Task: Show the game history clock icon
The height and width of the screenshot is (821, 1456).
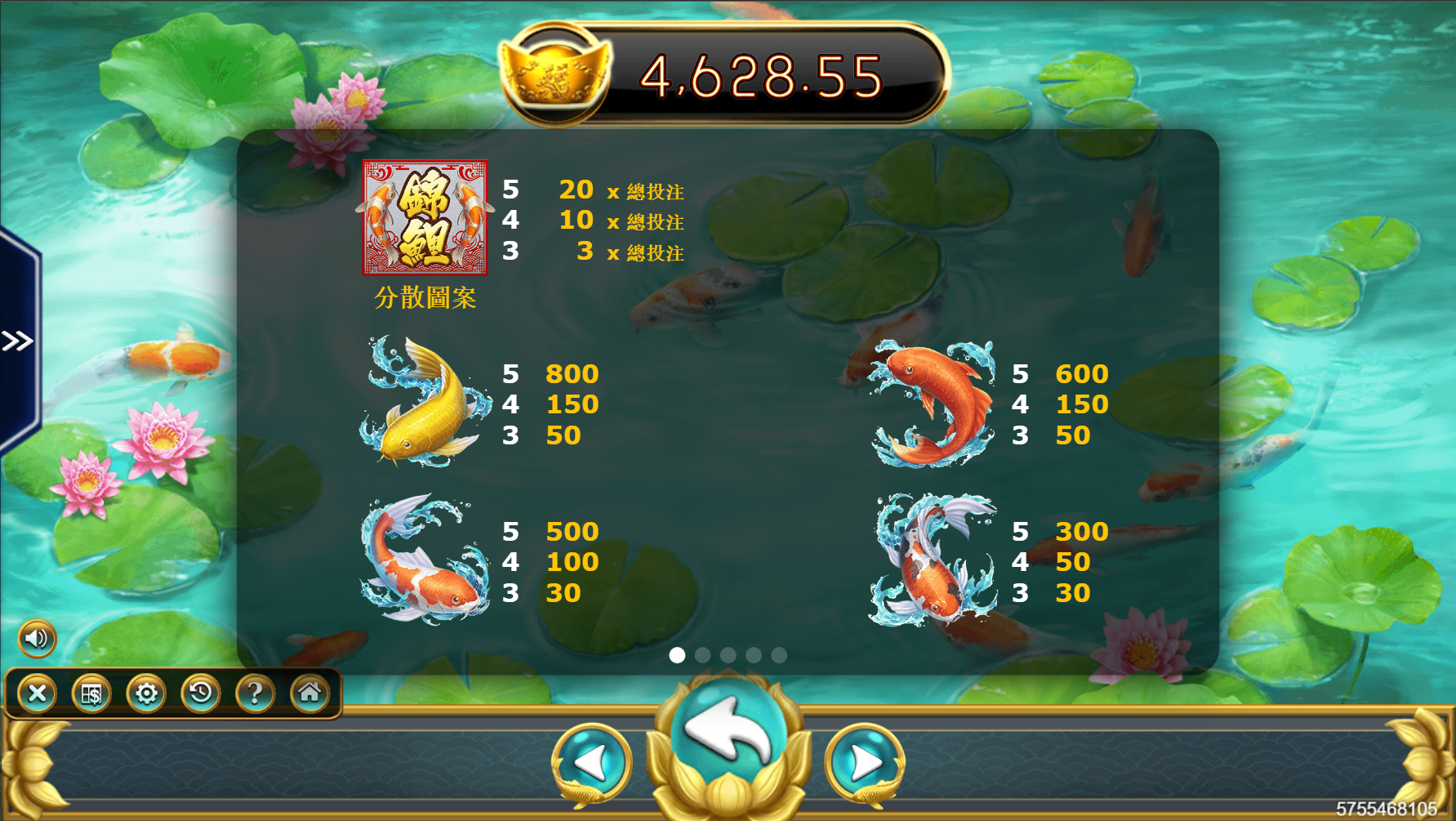Action: coord(201,694)
